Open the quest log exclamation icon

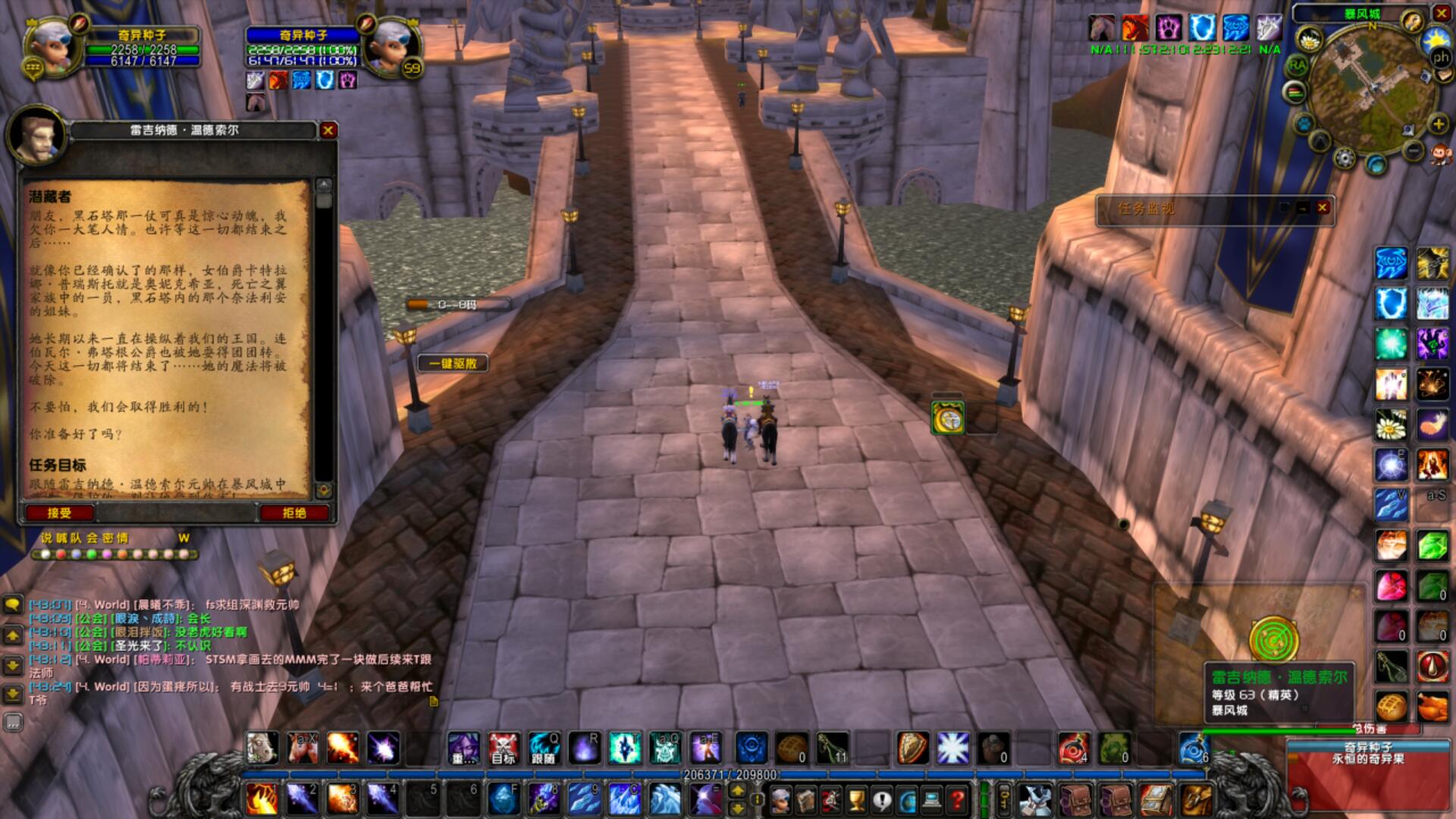(881, 799)
